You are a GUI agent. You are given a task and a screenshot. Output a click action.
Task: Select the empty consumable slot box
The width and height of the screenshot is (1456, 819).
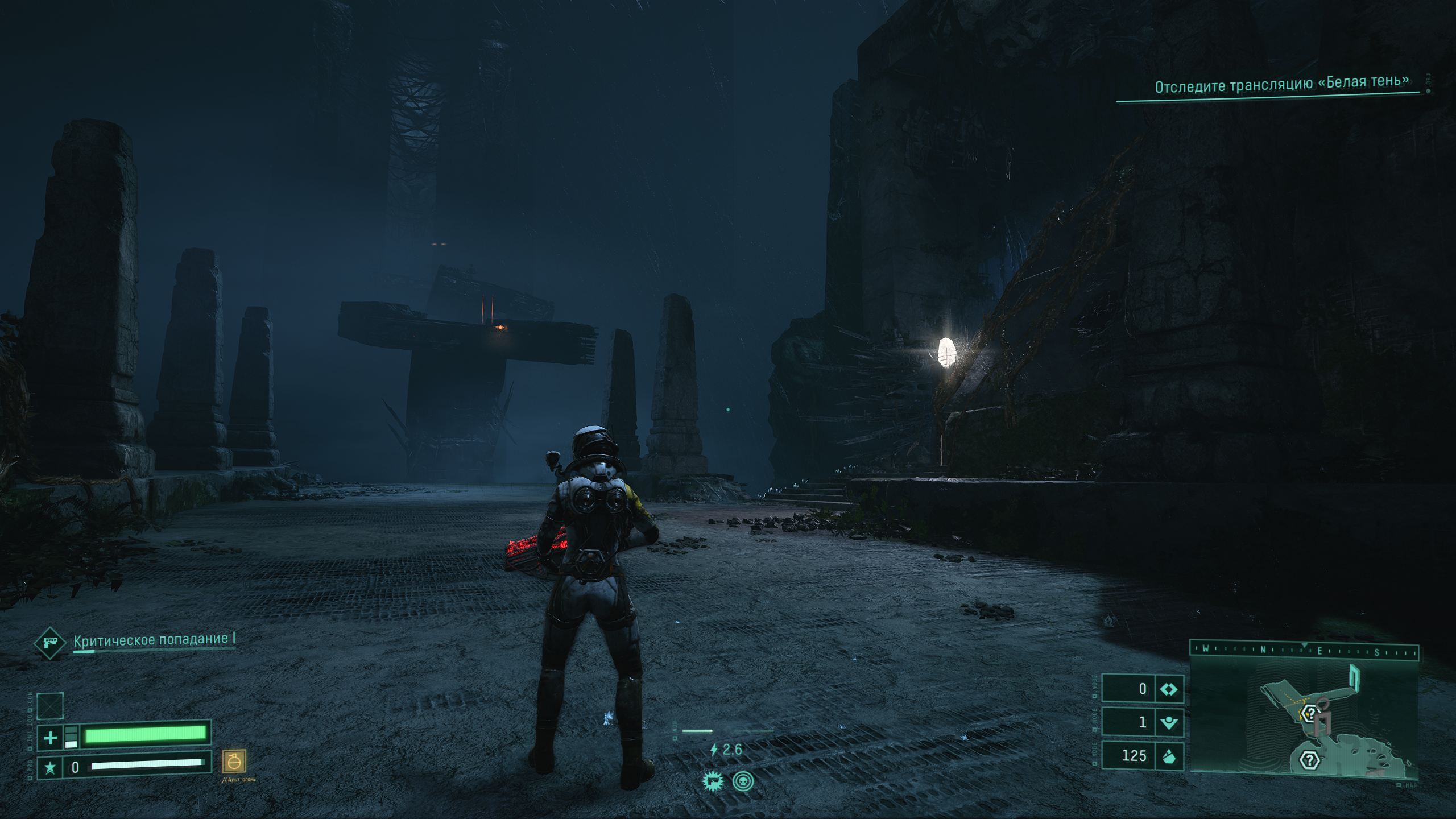point(50,706)
